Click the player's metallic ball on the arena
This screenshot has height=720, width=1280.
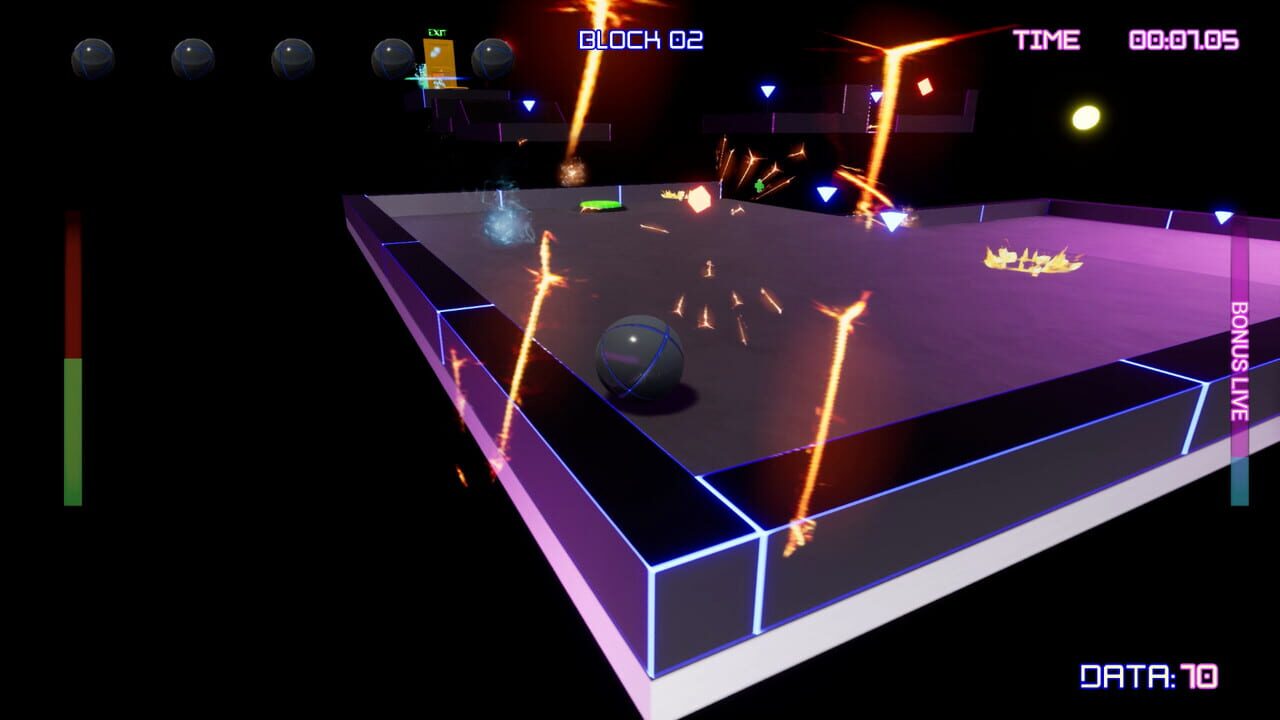[640, 355]
